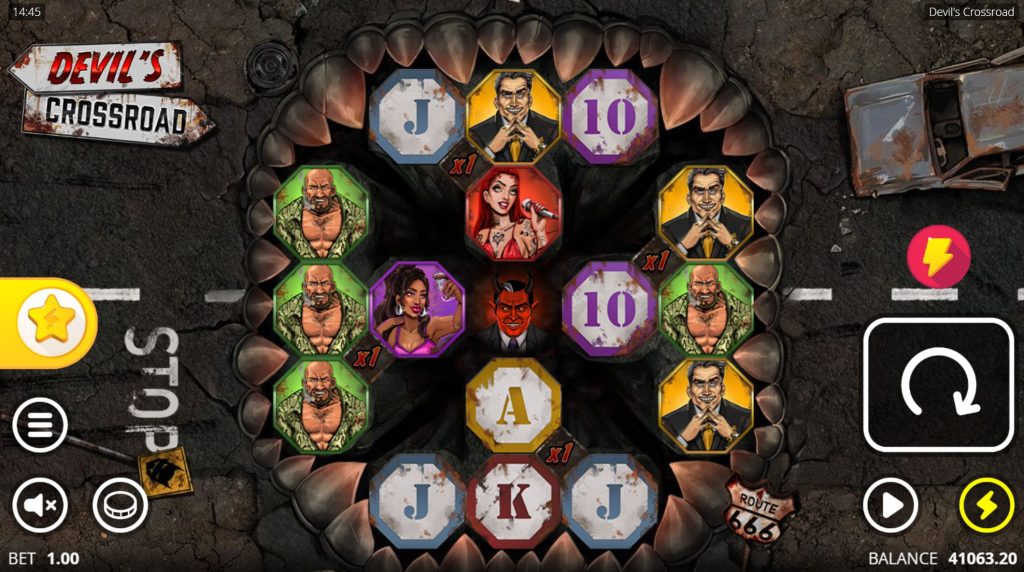Open the hamburger menu
This screenshot has width=1024, height=572.
tap(40, 426)
